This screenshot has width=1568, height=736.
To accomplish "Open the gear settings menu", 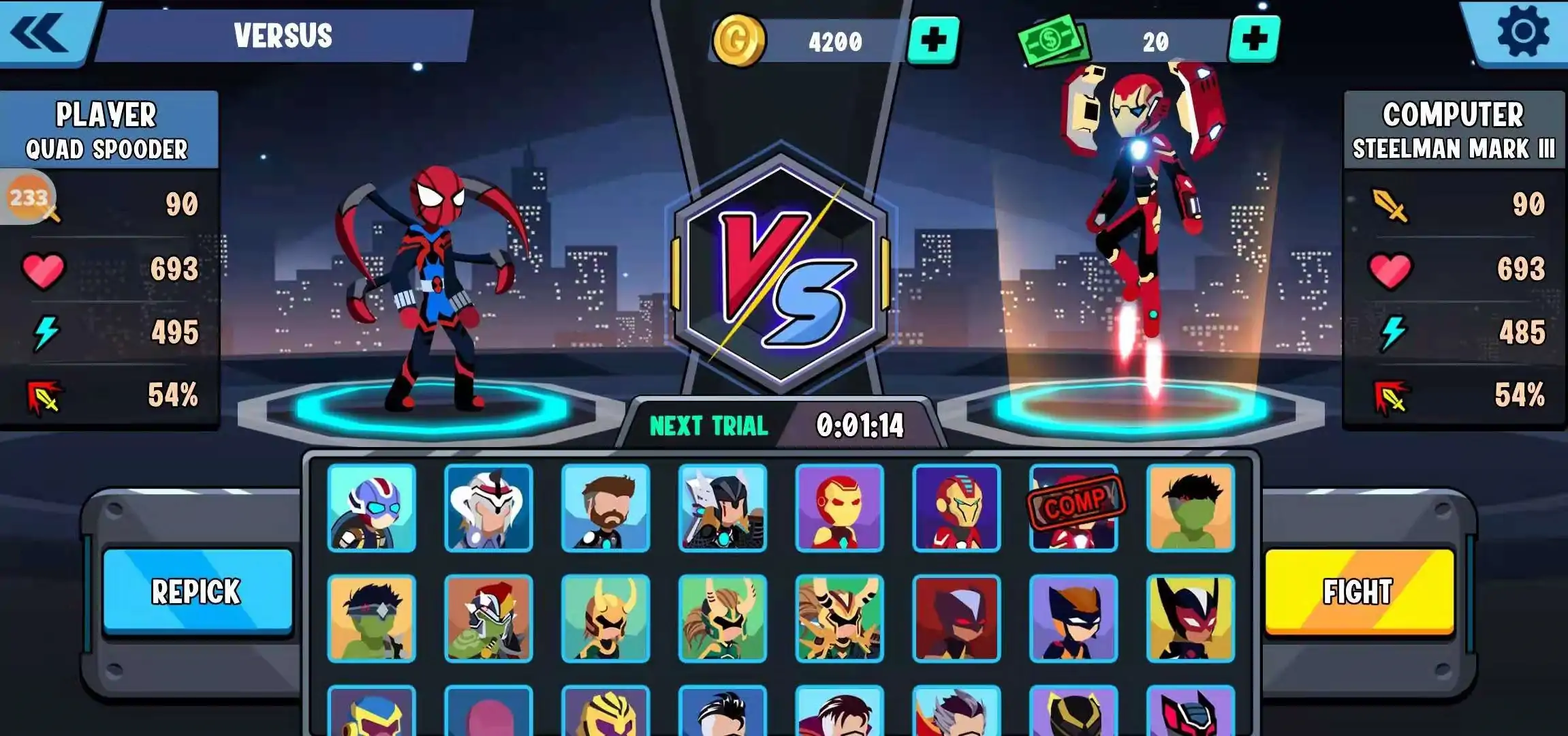I will click(x=1522, y=31).
